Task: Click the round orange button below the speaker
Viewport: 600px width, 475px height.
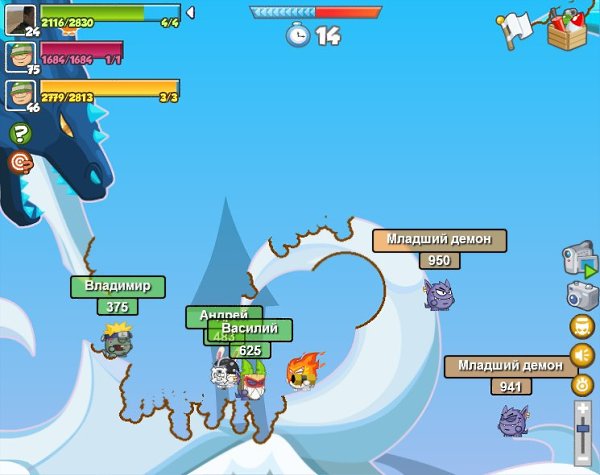Action: tap(582, 384)
